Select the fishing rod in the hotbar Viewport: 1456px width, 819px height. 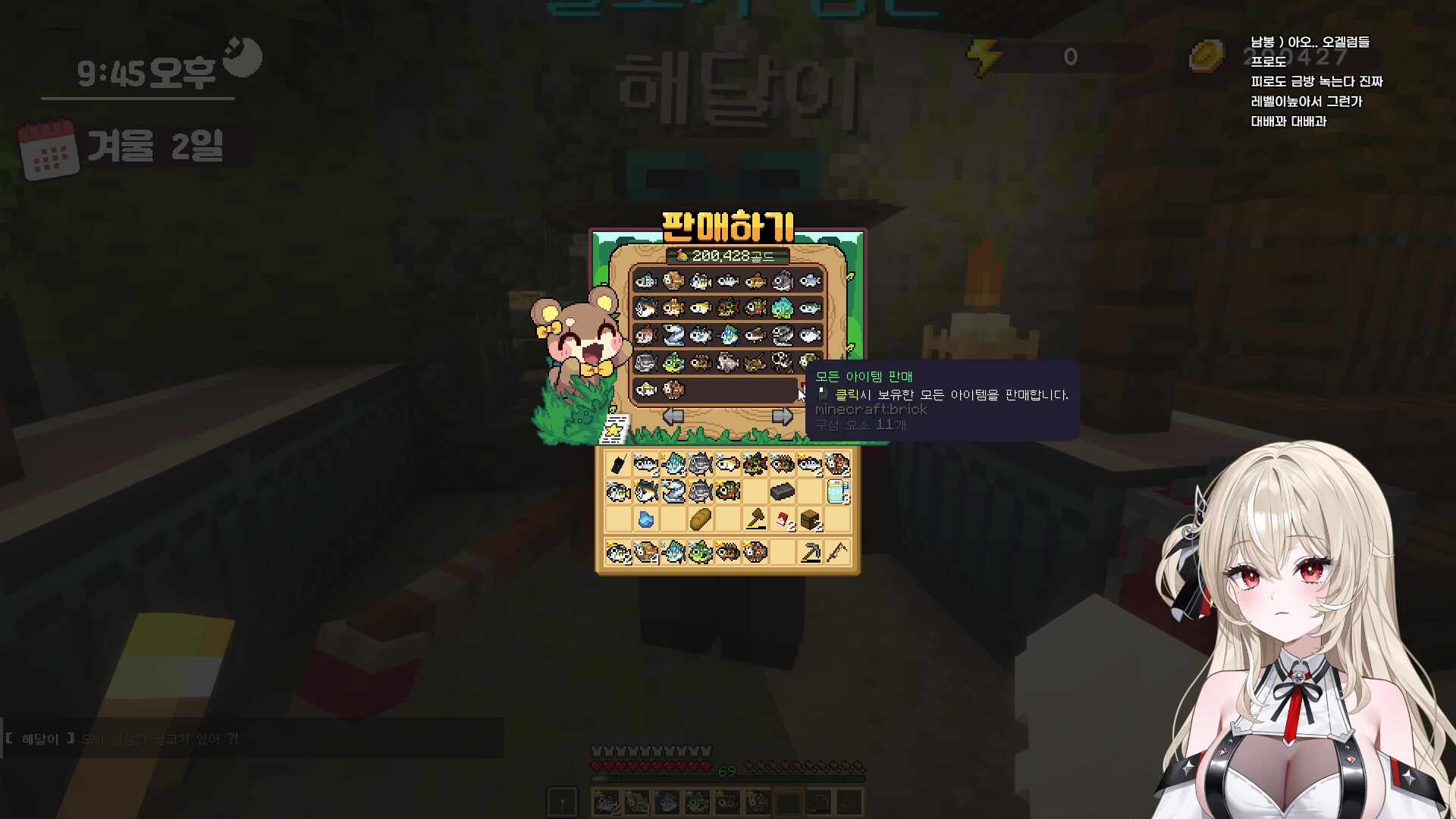(850, 802)
